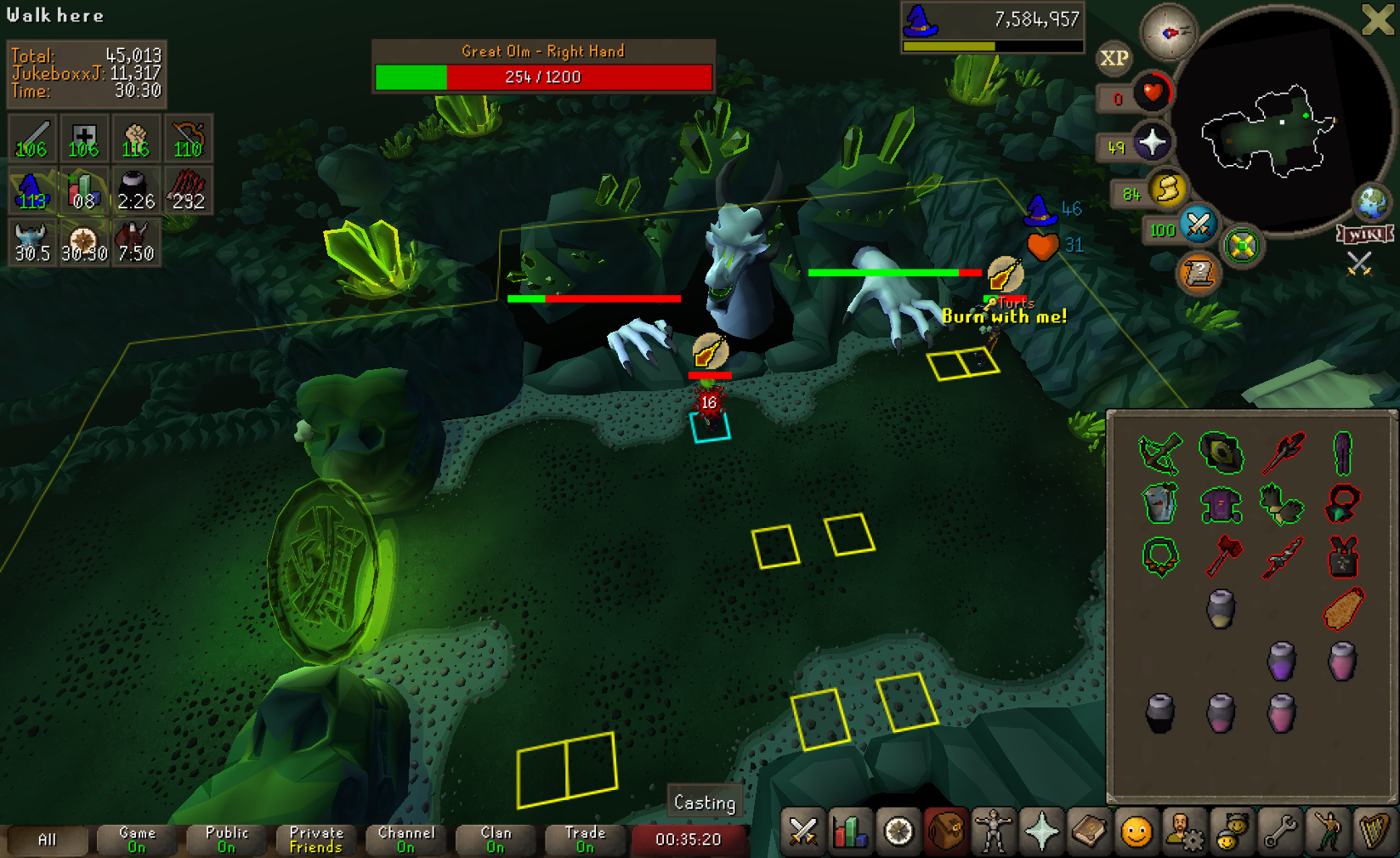Switch to the Skills tab

coord(850,832)
